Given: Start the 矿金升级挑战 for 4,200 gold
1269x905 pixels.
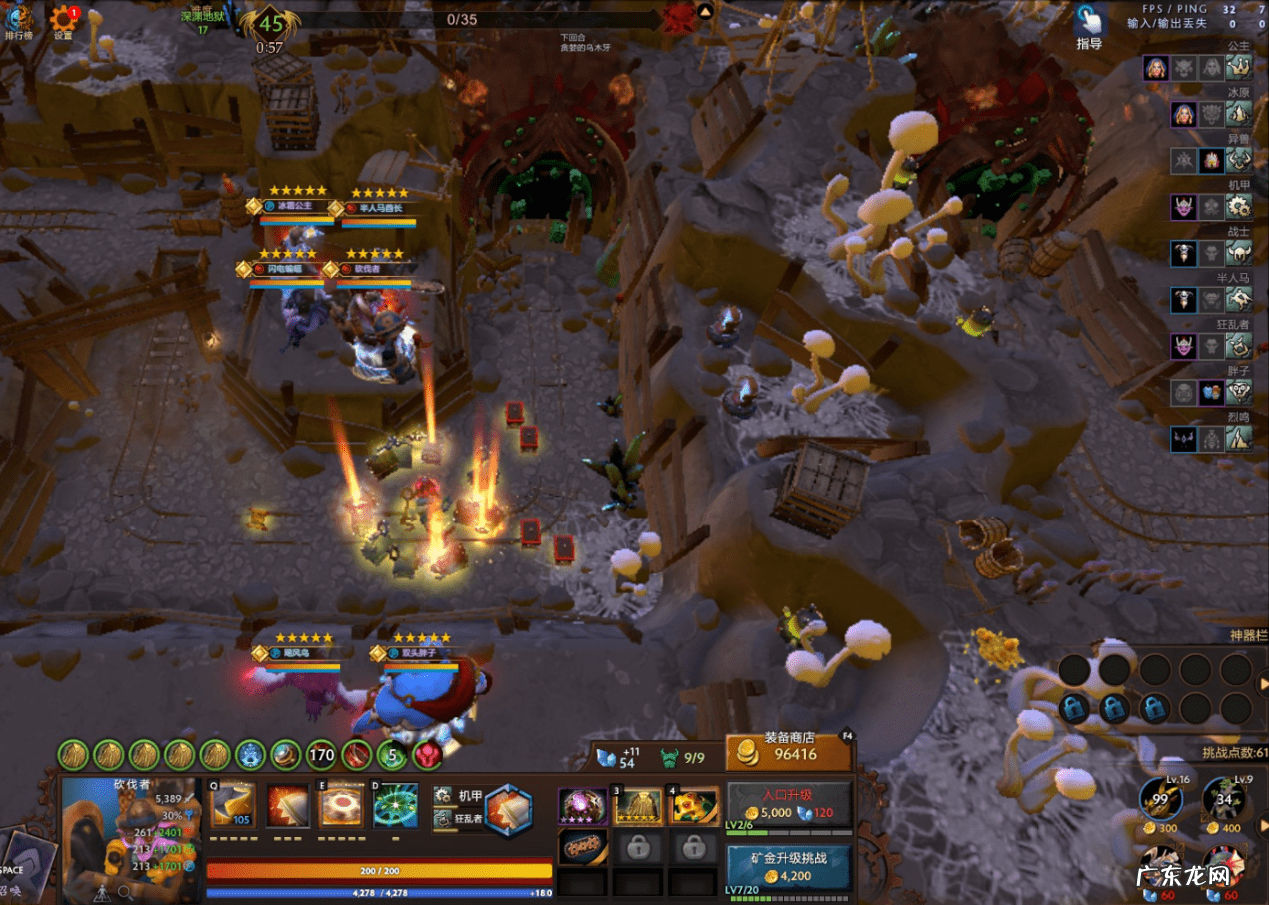Looking at the screenshot, I should point(789,867).
